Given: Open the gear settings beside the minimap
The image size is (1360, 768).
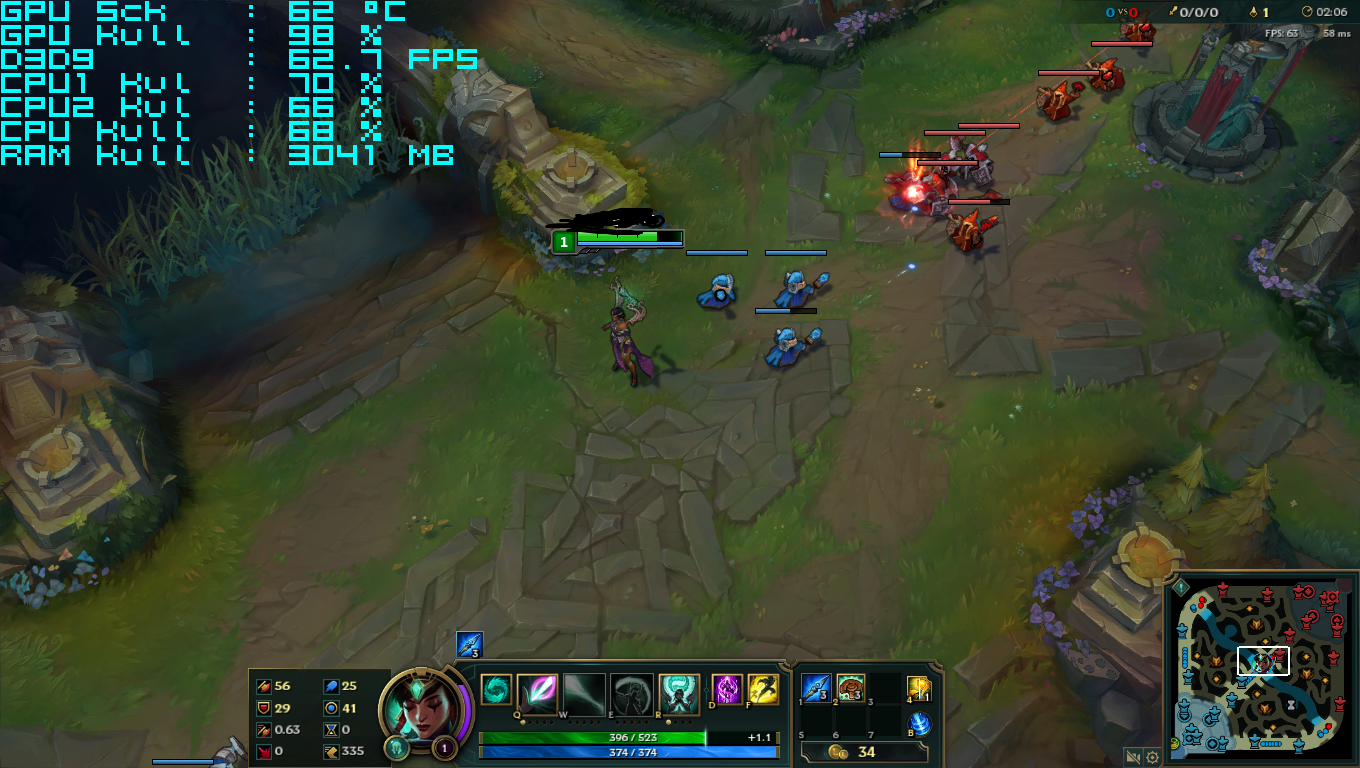Looking at the screenshot, I should pos(1152,757).
